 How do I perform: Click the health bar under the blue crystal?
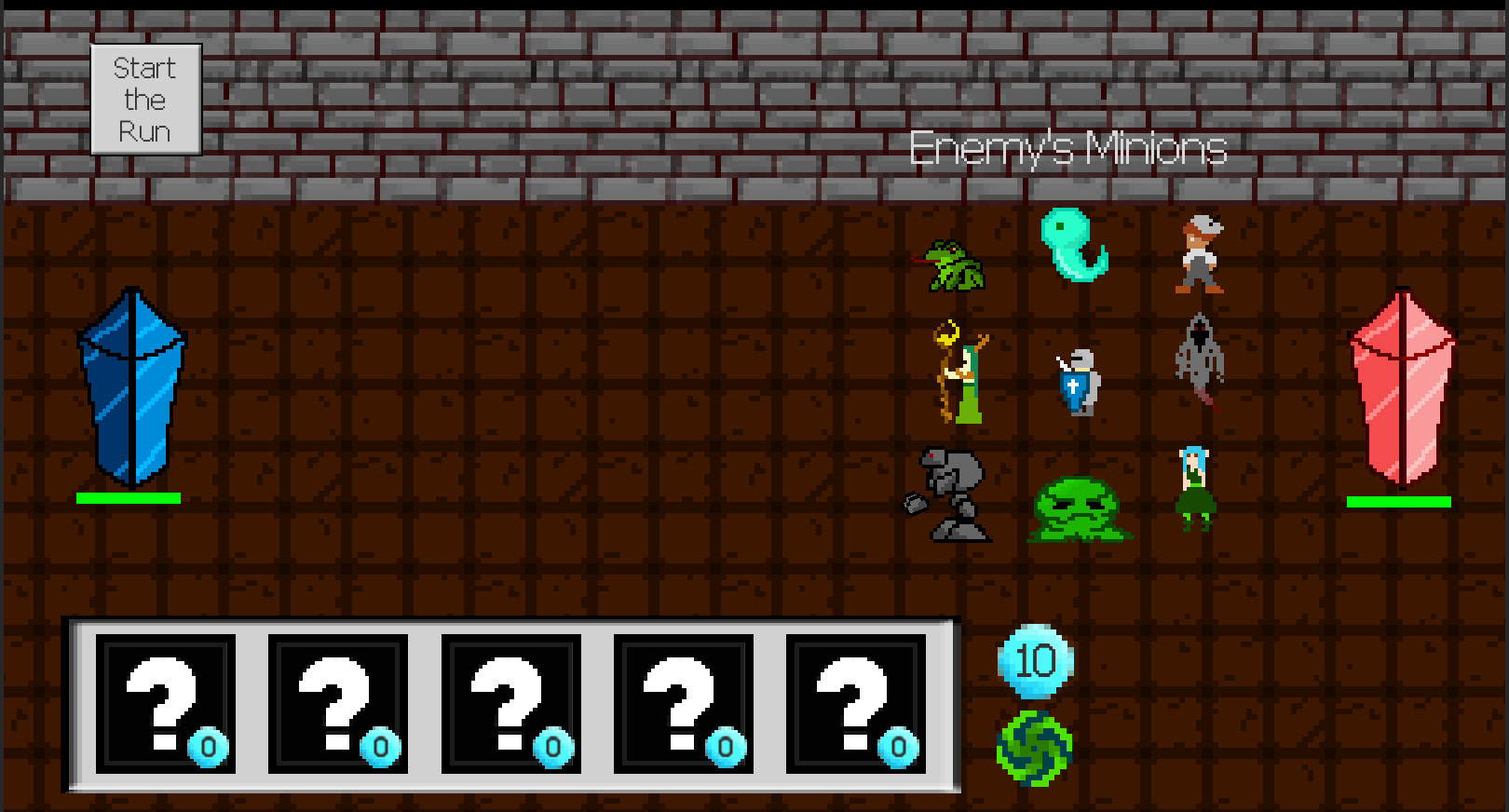129,500
